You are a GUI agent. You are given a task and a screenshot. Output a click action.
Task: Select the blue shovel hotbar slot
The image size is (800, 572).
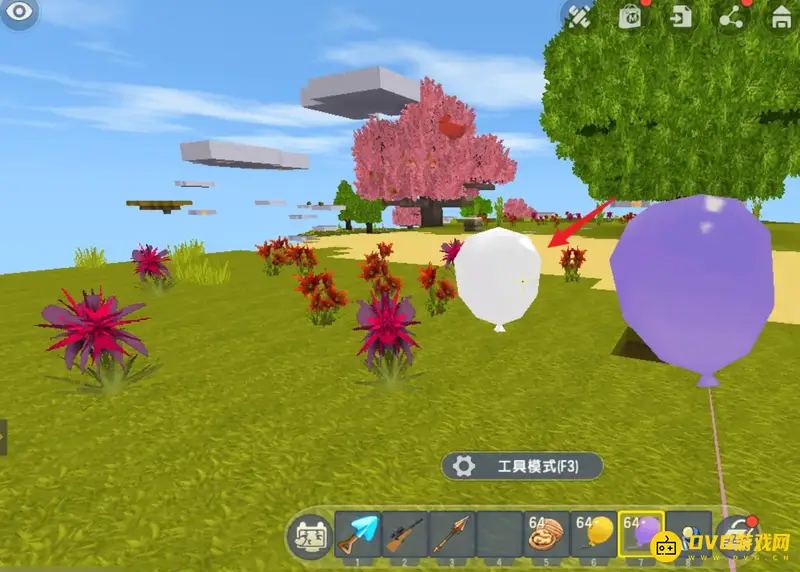click(x=357, y=534)
